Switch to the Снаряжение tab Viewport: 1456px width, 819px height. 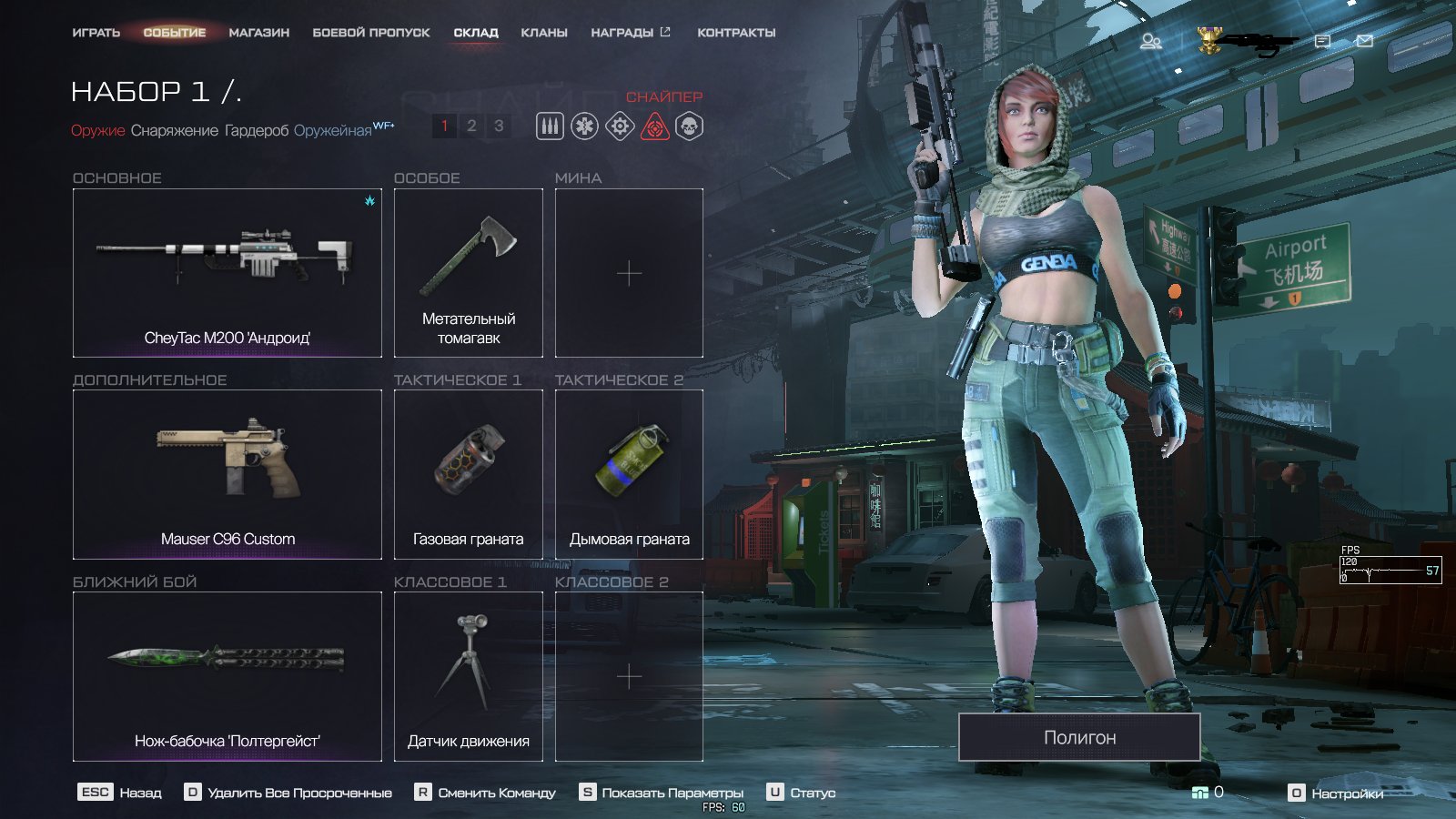point(174,131)
